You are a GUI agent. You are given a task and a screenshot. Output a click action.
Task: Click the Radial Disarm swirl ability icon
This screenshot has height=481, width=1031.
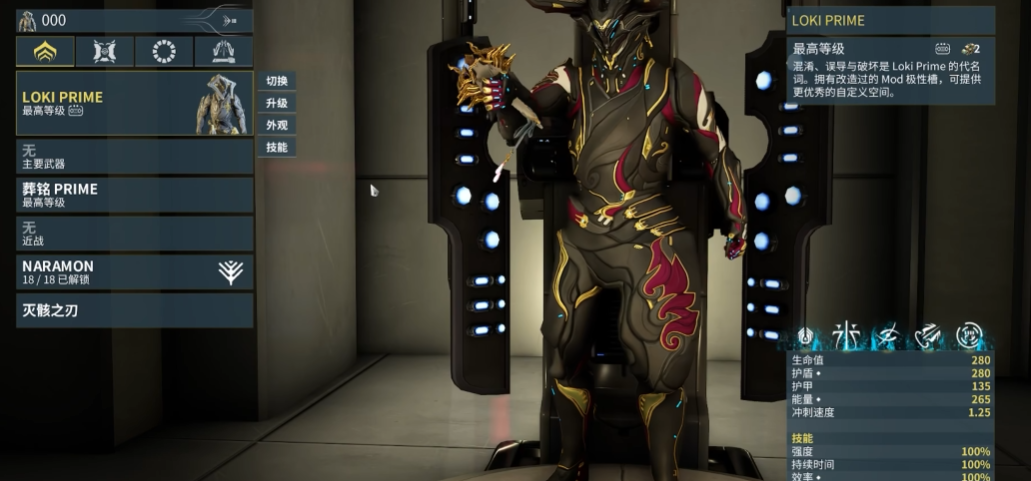[x=968, y=335]
